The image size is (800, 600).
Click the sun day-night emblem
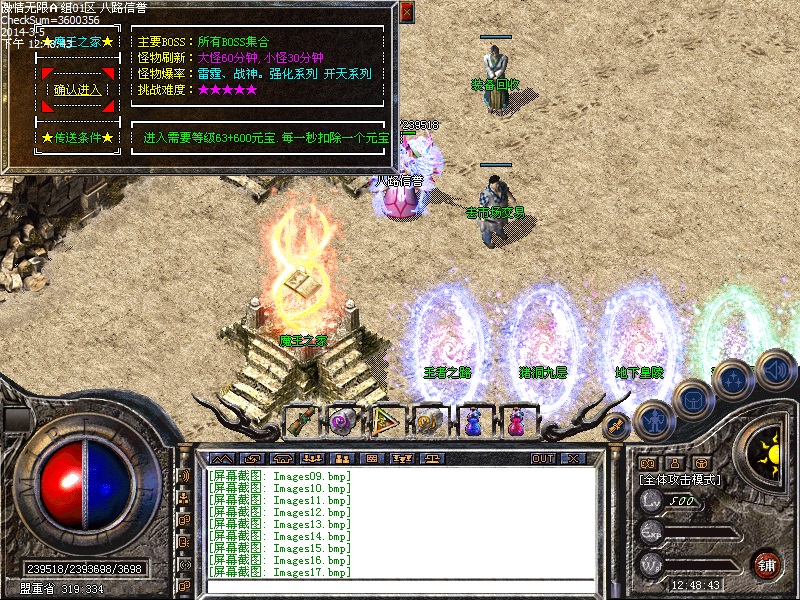click(768, 450)
